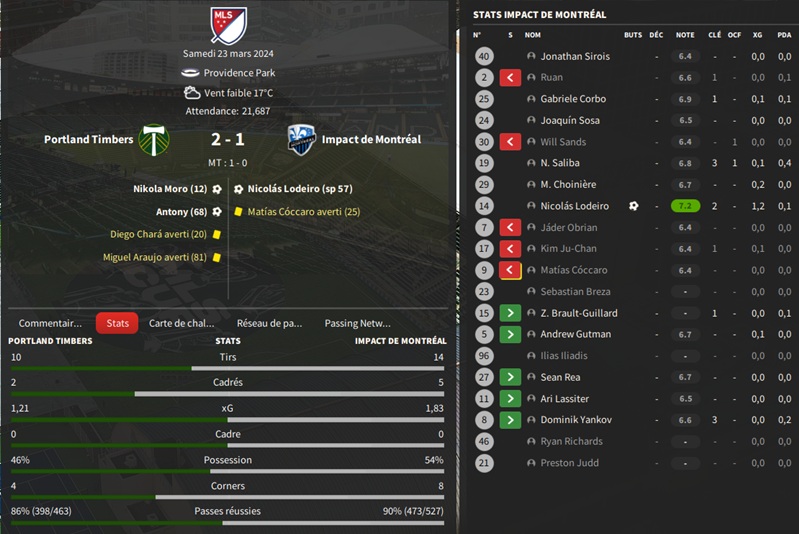View goalscorer Nikola Moro's profile
This screenshot has width=799, height=534.
click(170, 188)
